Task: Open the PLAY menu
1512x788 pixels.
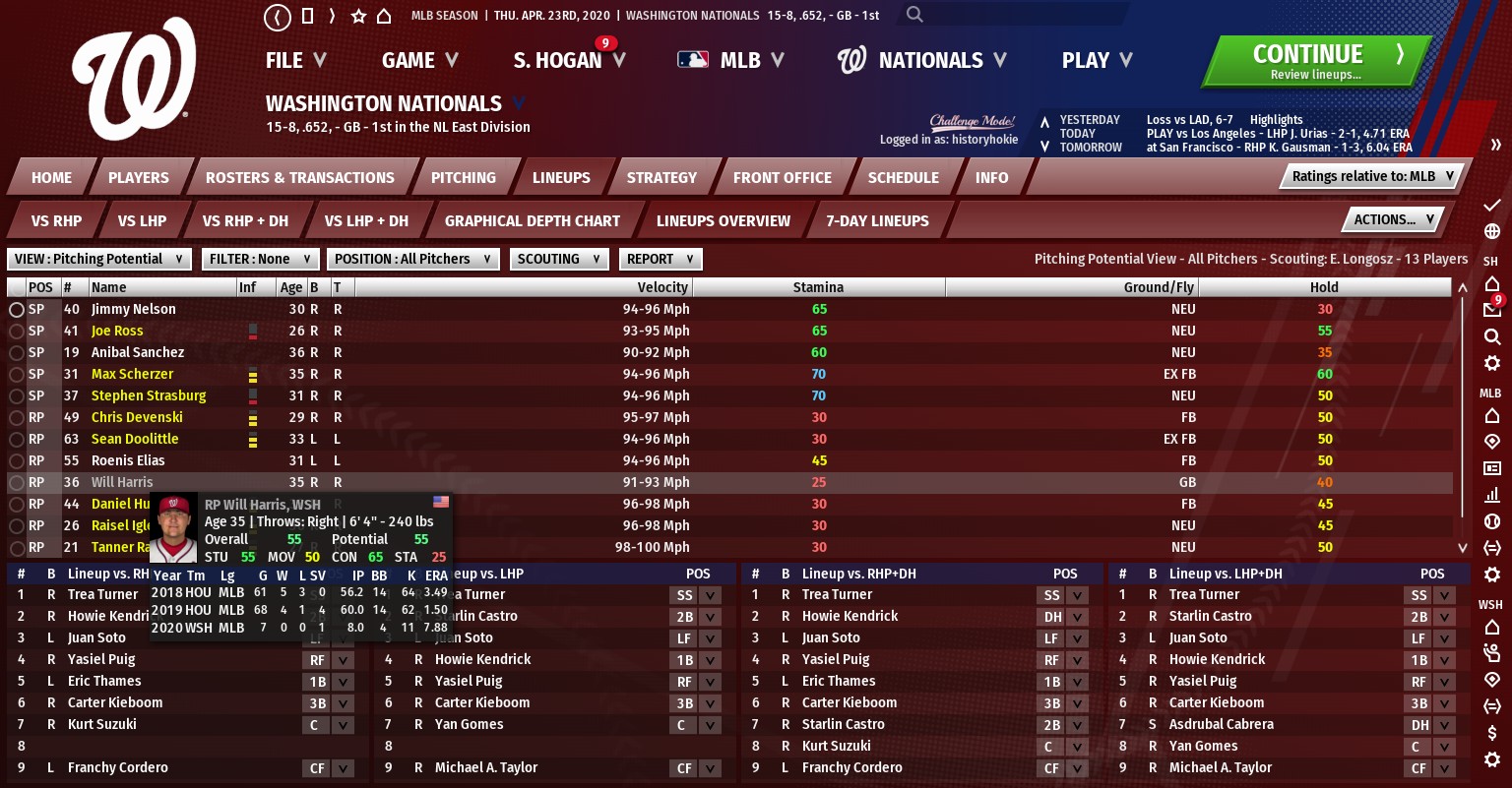Action: [1097, 61]
